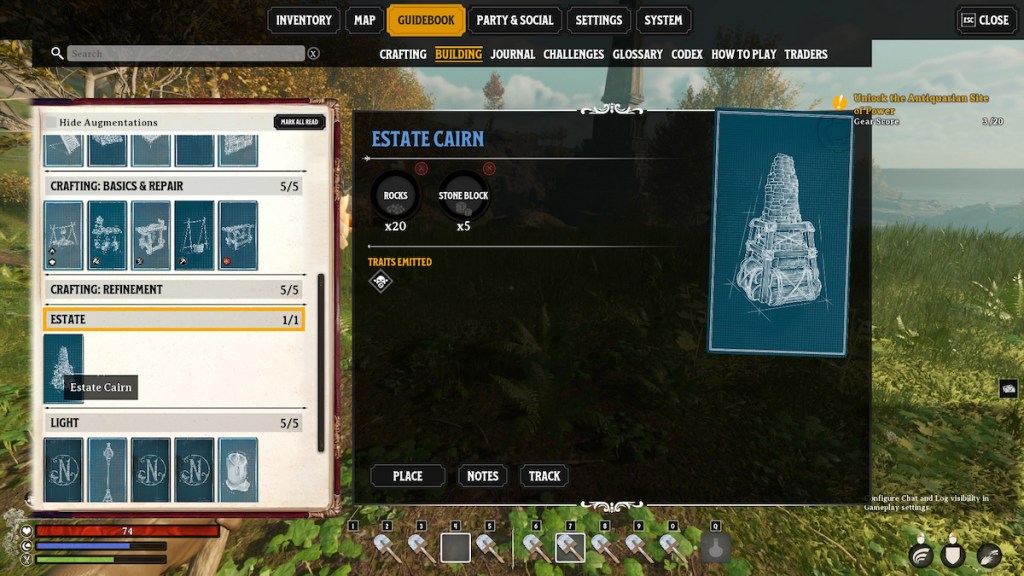Open Party & Social tab

click(515, 20)
